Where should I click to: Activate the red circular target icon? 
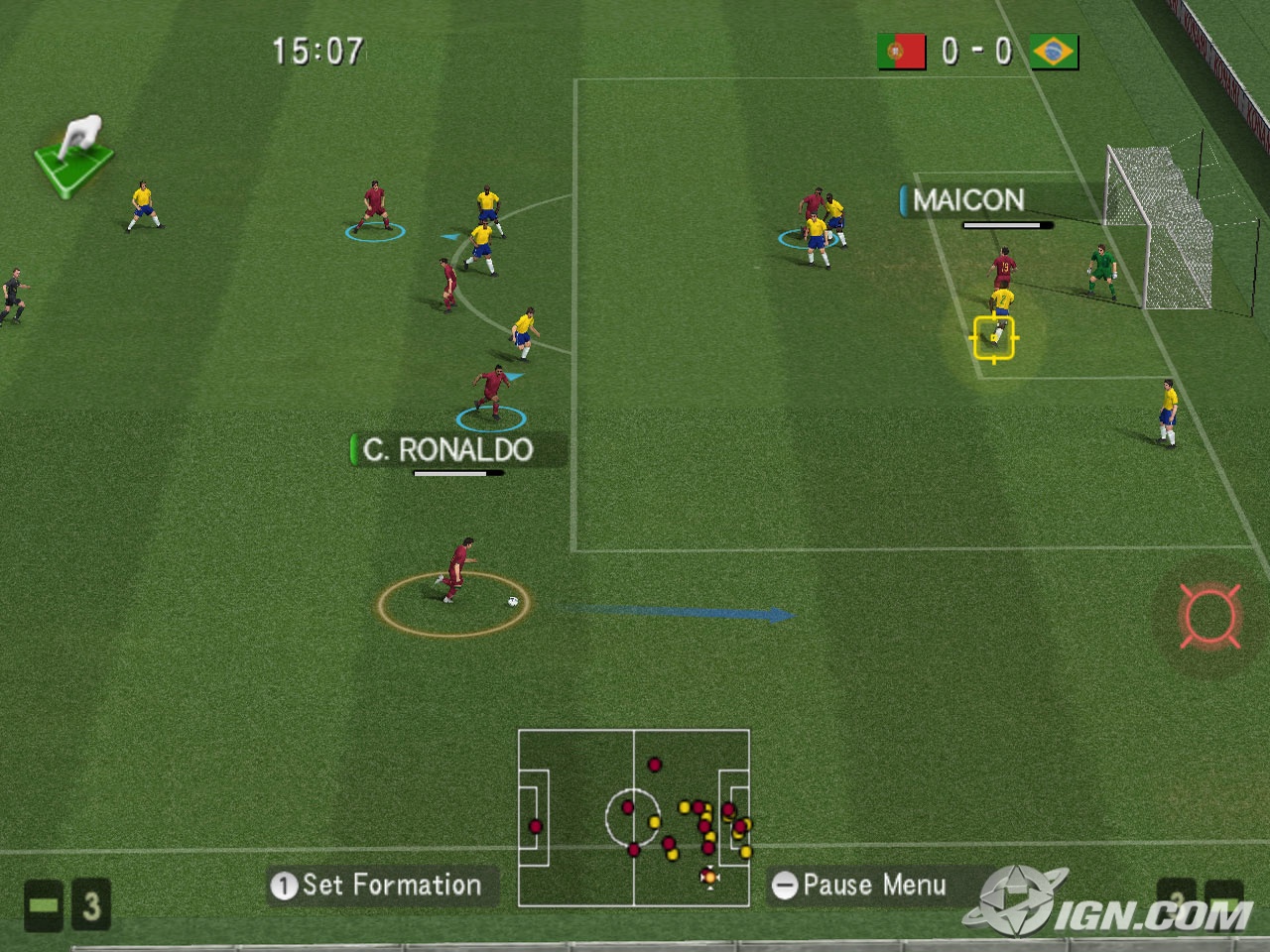click(x=1209, y=615)
